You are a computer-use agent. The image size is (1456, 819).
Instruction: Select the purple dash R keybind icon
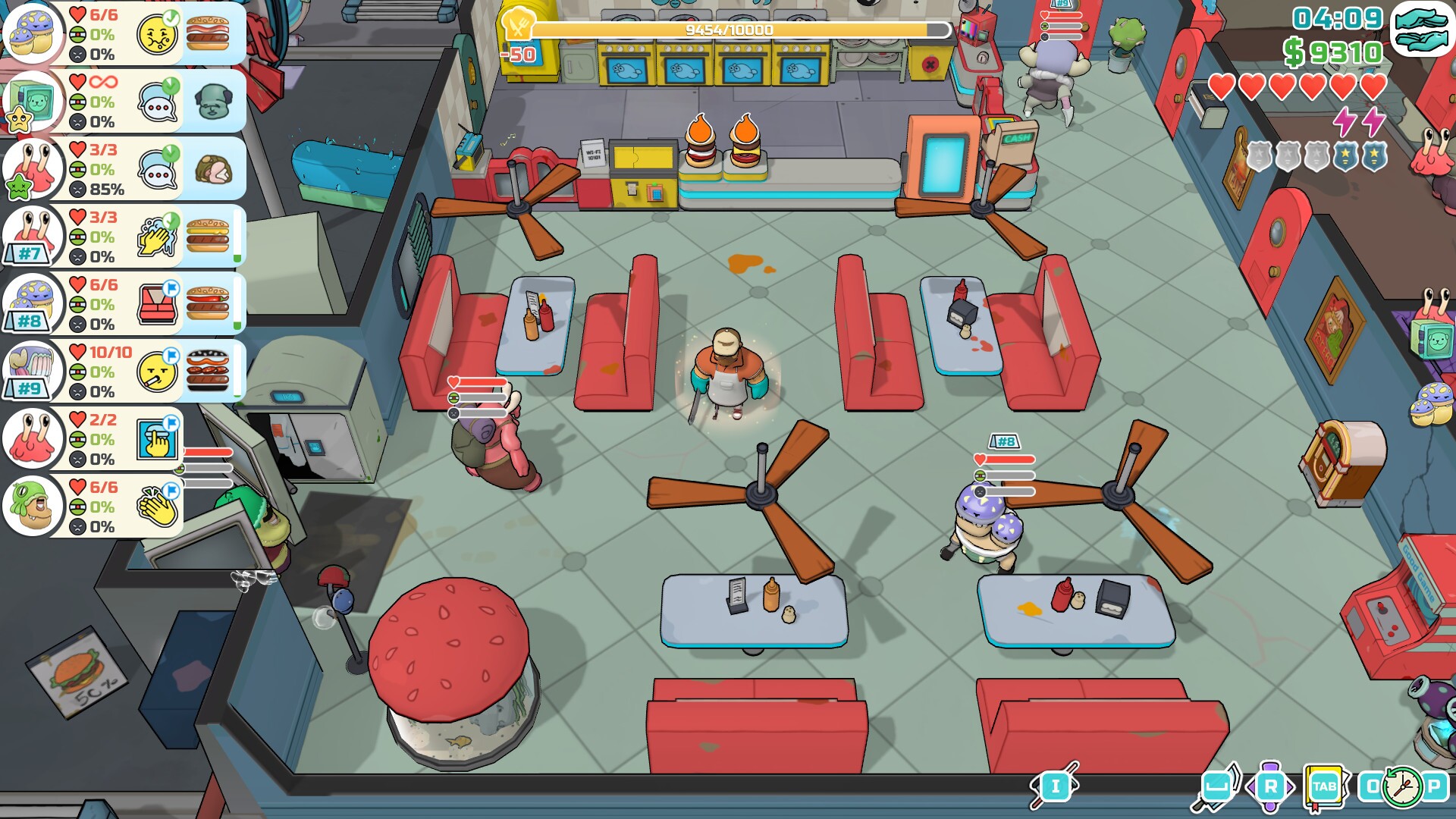tap(1272, 786)
